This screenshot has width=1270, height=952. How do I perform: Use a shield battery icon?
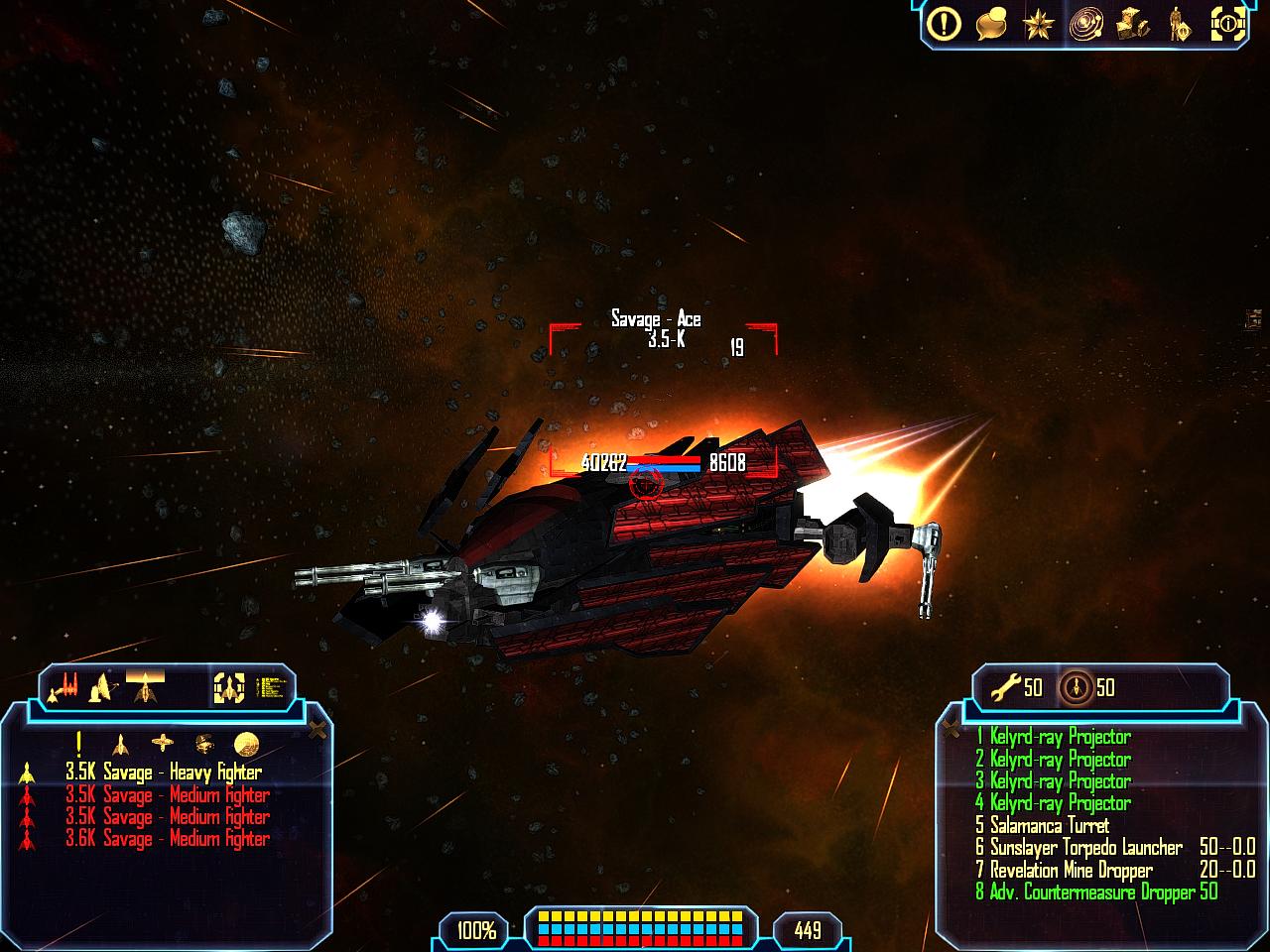(x=1076, y=686)
